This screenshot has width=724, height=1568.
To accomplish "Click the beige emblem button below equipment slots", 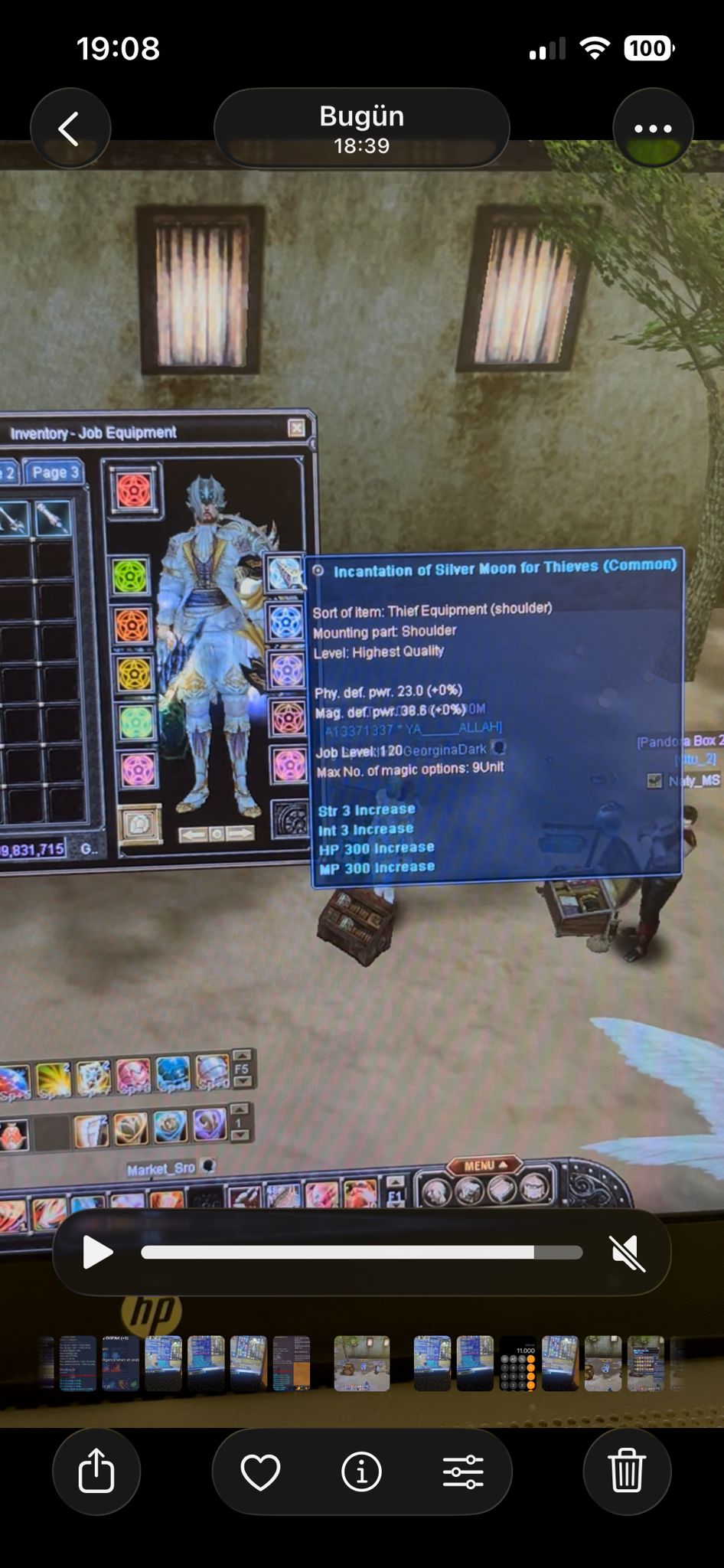I will [x=141, y=825].
